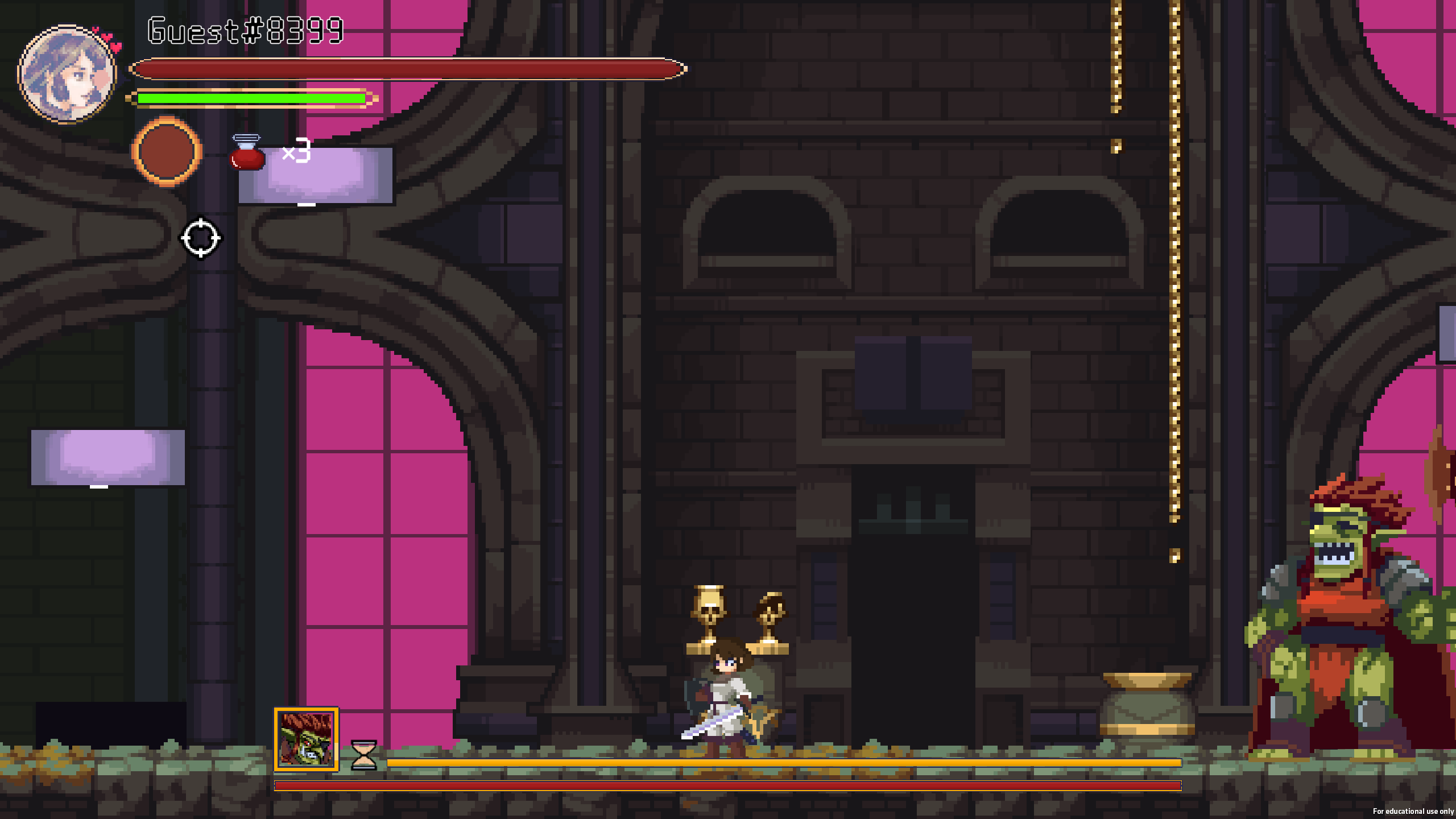Screen dimensions: 1456x819
Task: Click the hourglass icon beside boss portrait
Action: click(364, 754)
